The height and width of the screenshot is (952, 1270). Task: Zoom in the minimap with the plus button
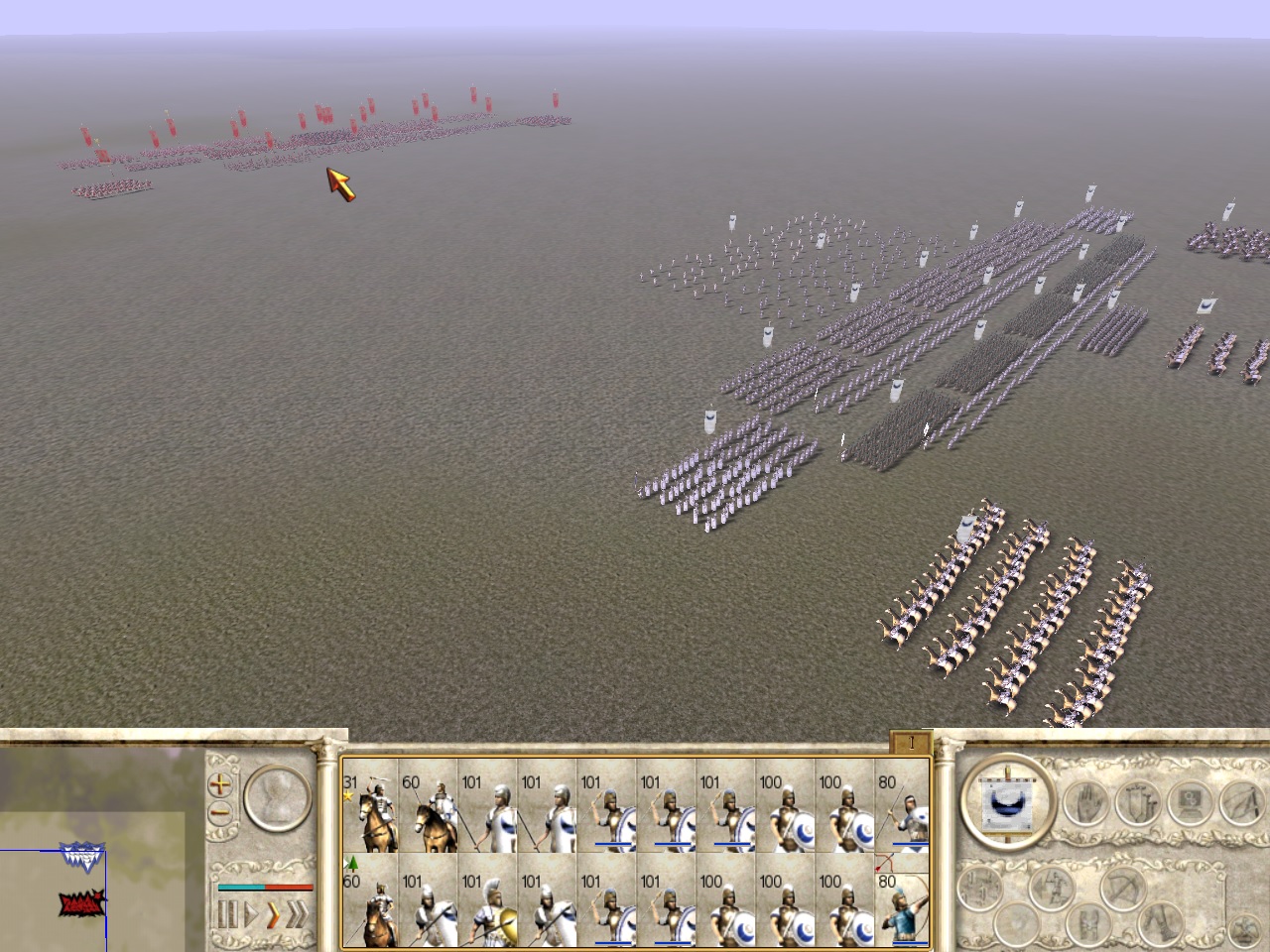click(219, 784)
